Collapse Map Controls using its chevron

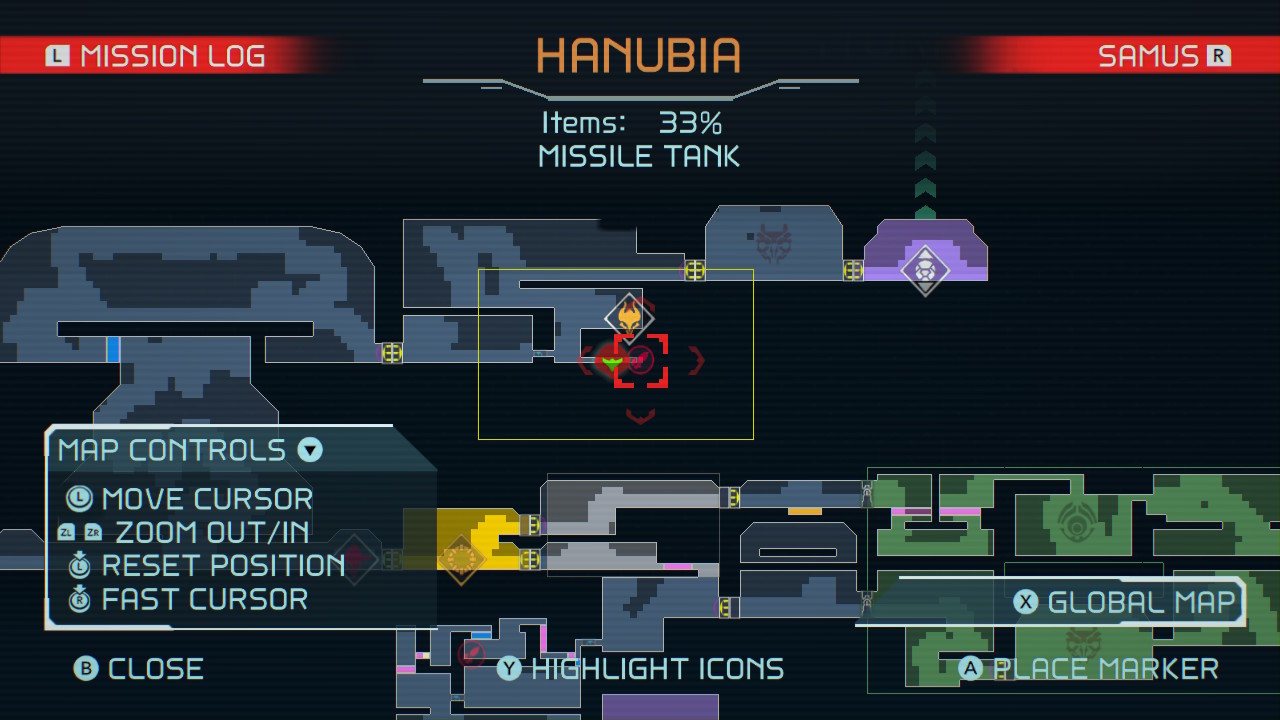[x=309, y=450]
